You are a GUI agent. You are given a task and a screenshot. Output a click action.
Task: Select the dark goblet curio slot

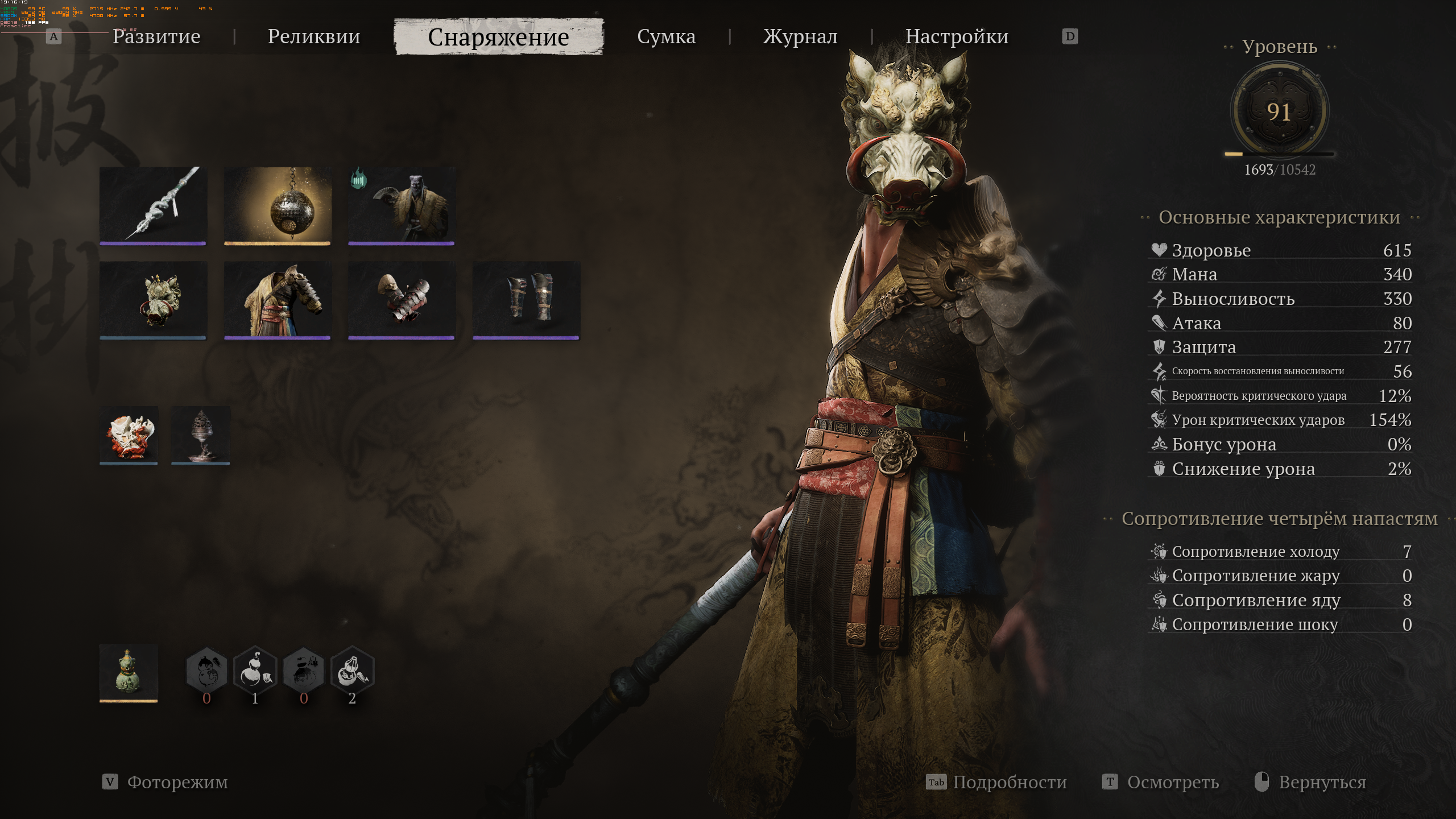click(x=201, y=435)
